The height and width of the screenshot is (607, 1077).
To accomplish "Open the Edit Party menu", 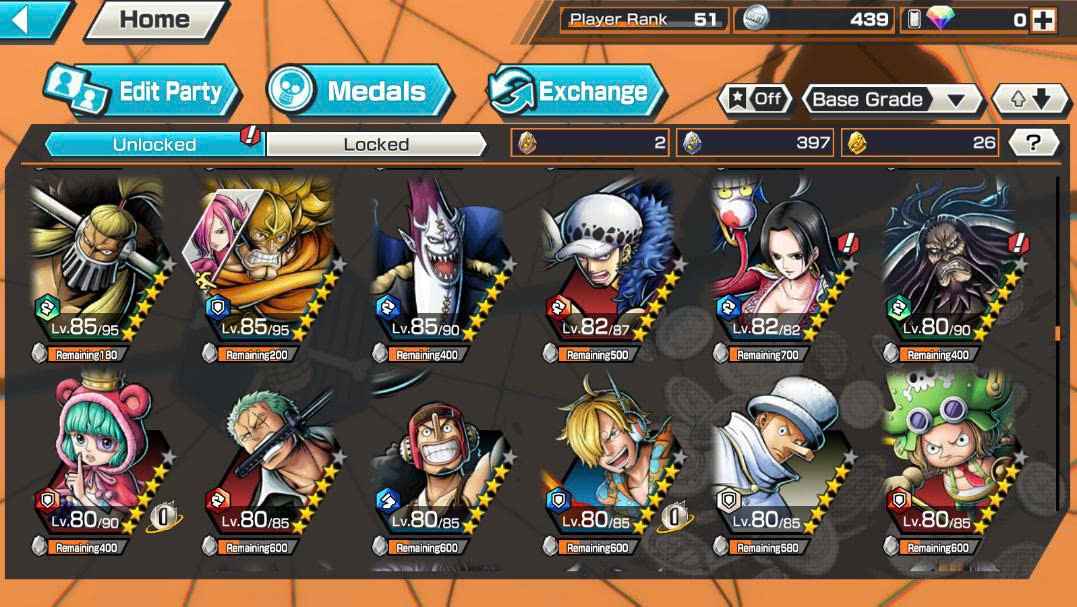I will [143, 92].
